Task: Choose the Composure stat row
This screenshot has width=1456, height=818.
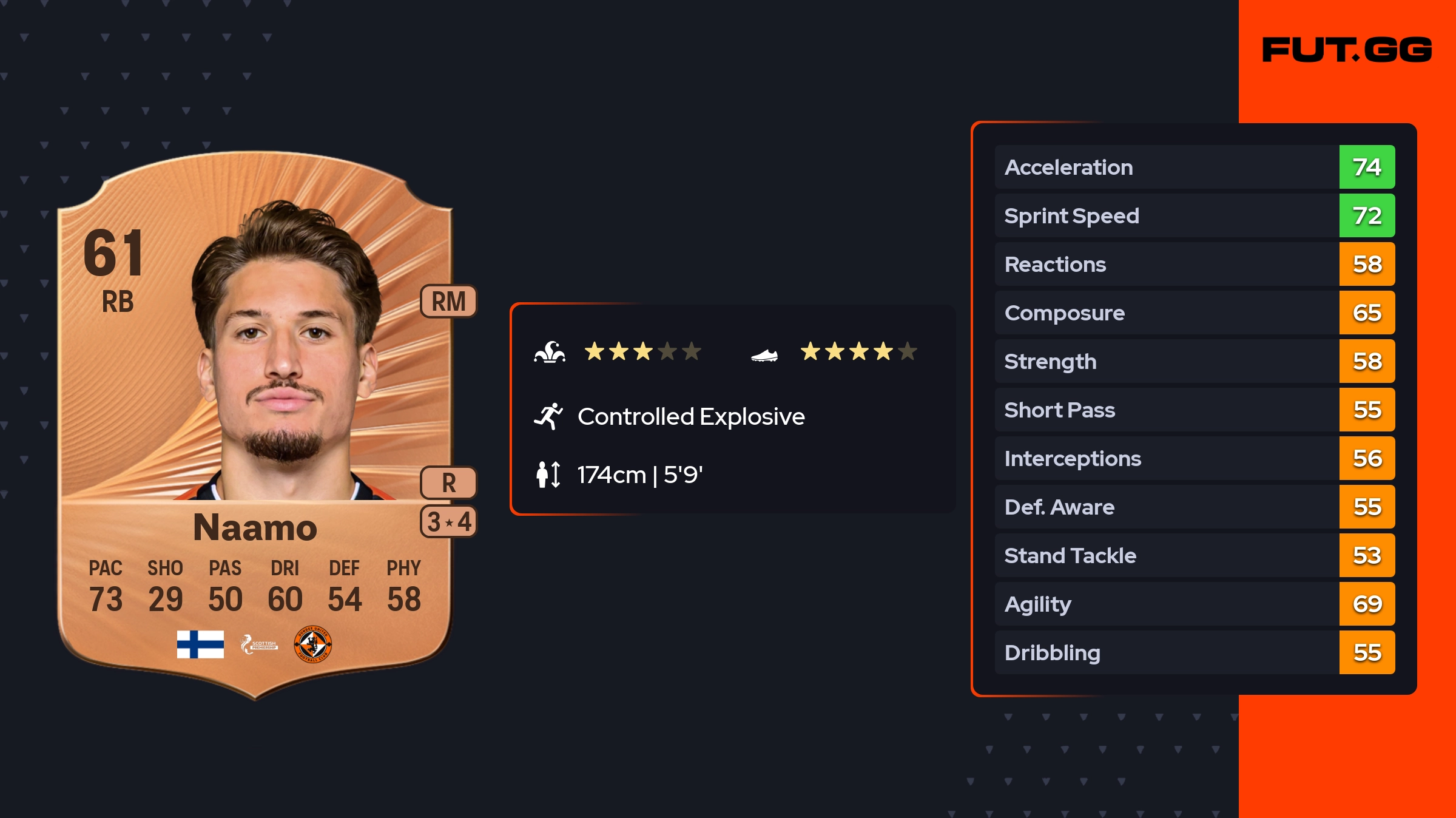Action: [1194, 313]
